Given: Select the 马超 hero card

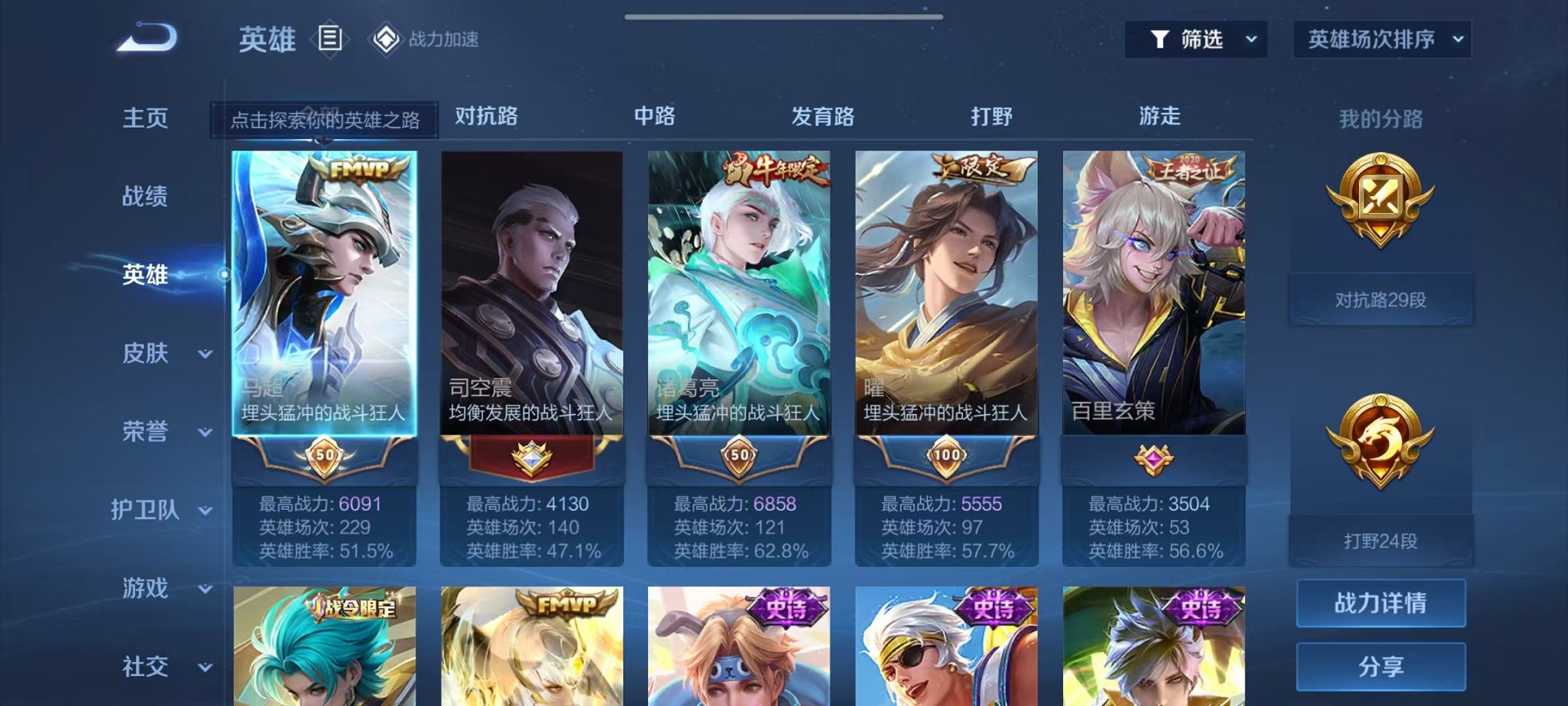Looking at the screenshot, I should (x=324, y=308).
